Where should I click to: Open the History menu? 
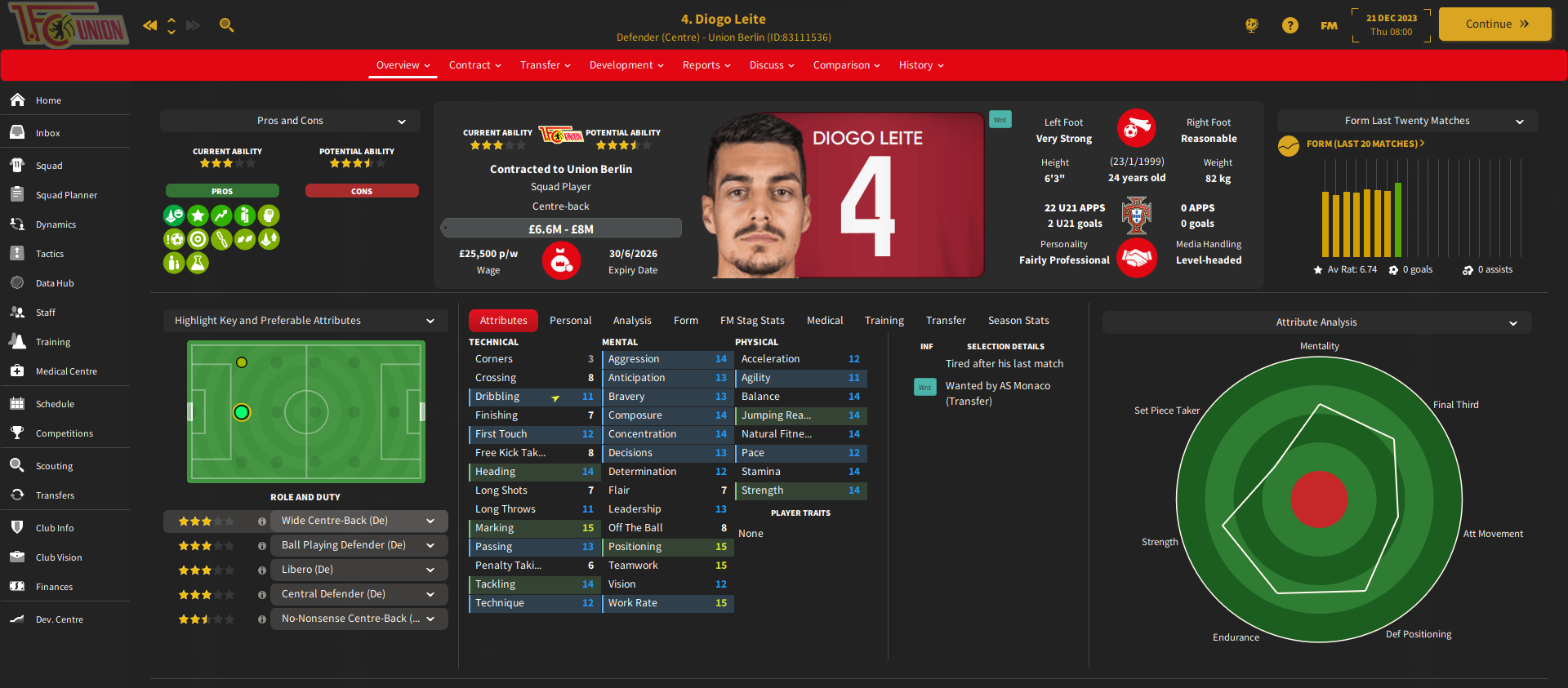point(920,65)
